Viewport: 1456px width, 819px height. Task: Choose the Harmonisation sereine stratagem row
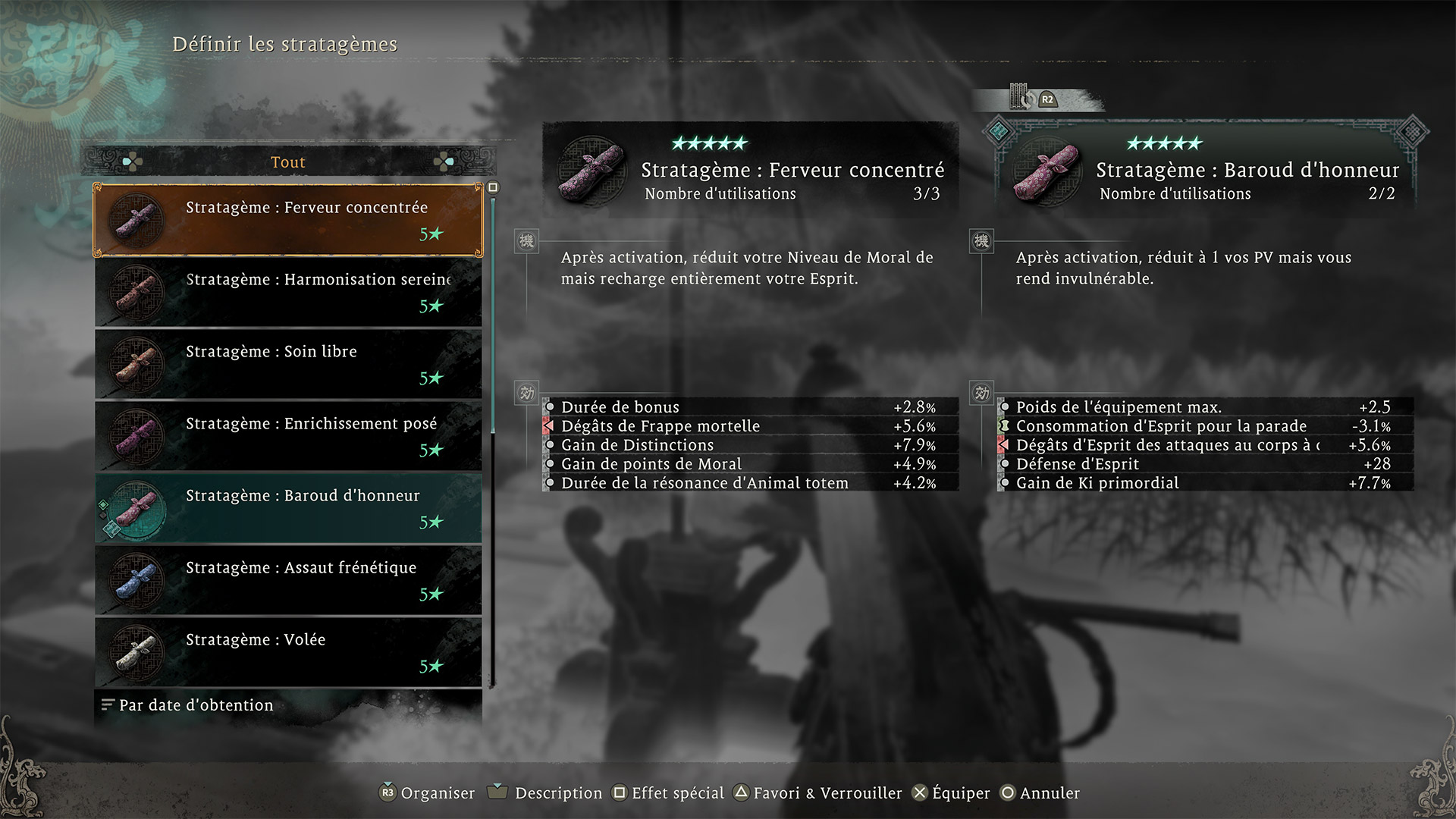coord(288,292)
